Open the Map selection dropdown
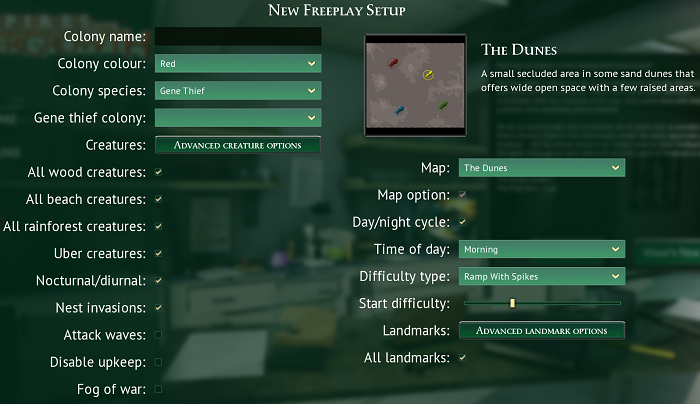This screenshot has width=700, height=404. (x=542, y=168)
